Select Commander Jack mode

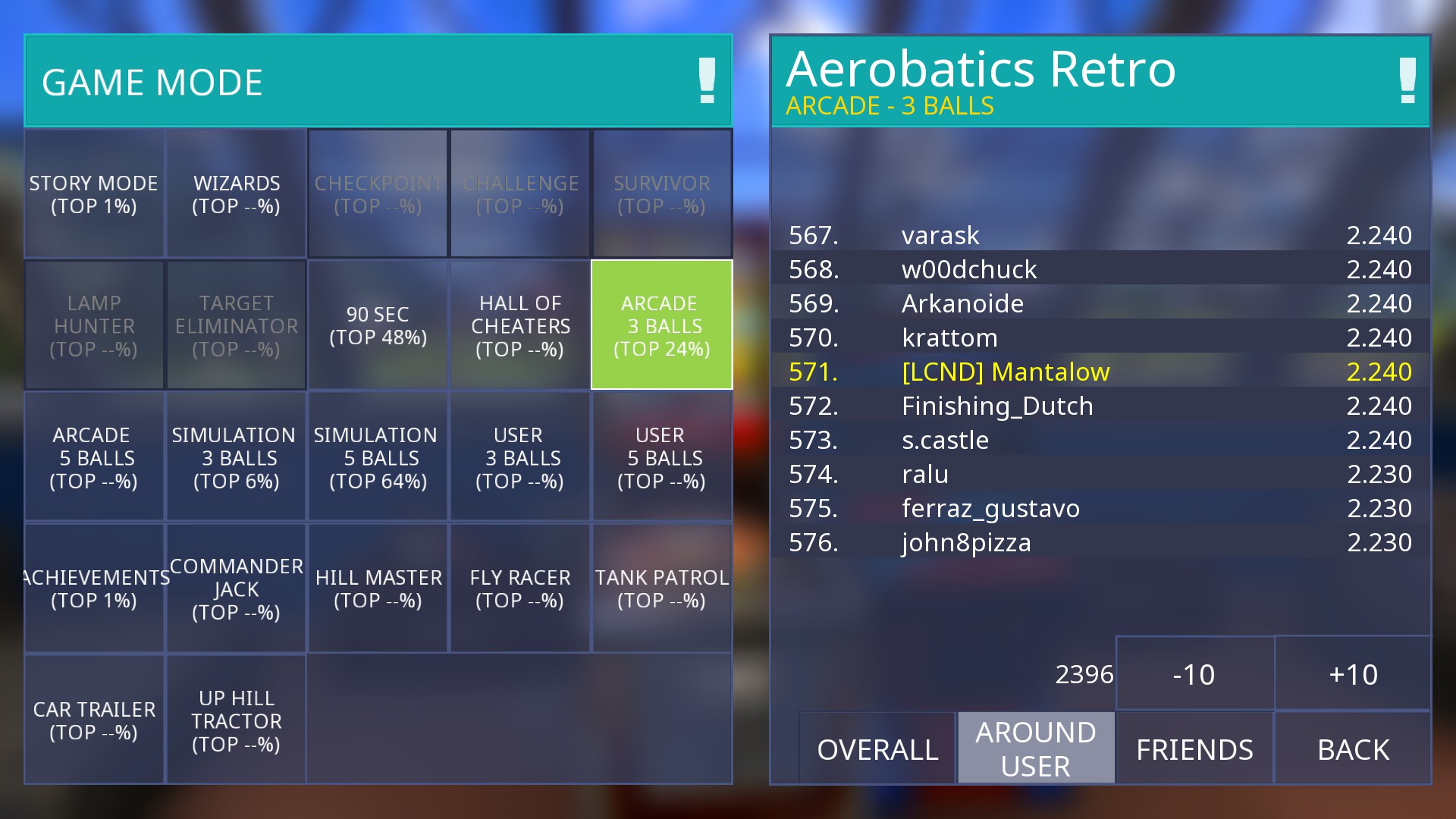point(236,588)
